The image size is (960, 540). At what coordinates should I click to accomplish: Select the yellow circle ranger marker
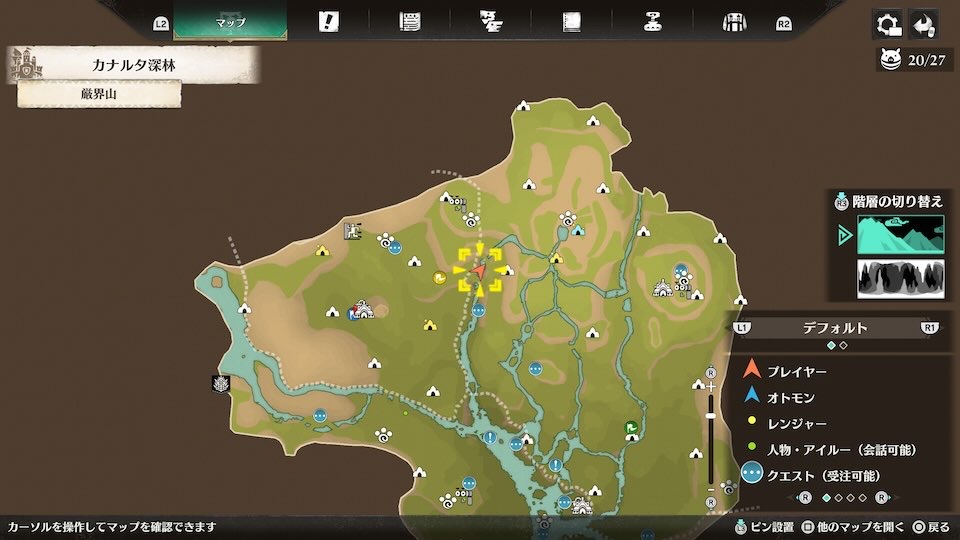(x=438, y=278)
